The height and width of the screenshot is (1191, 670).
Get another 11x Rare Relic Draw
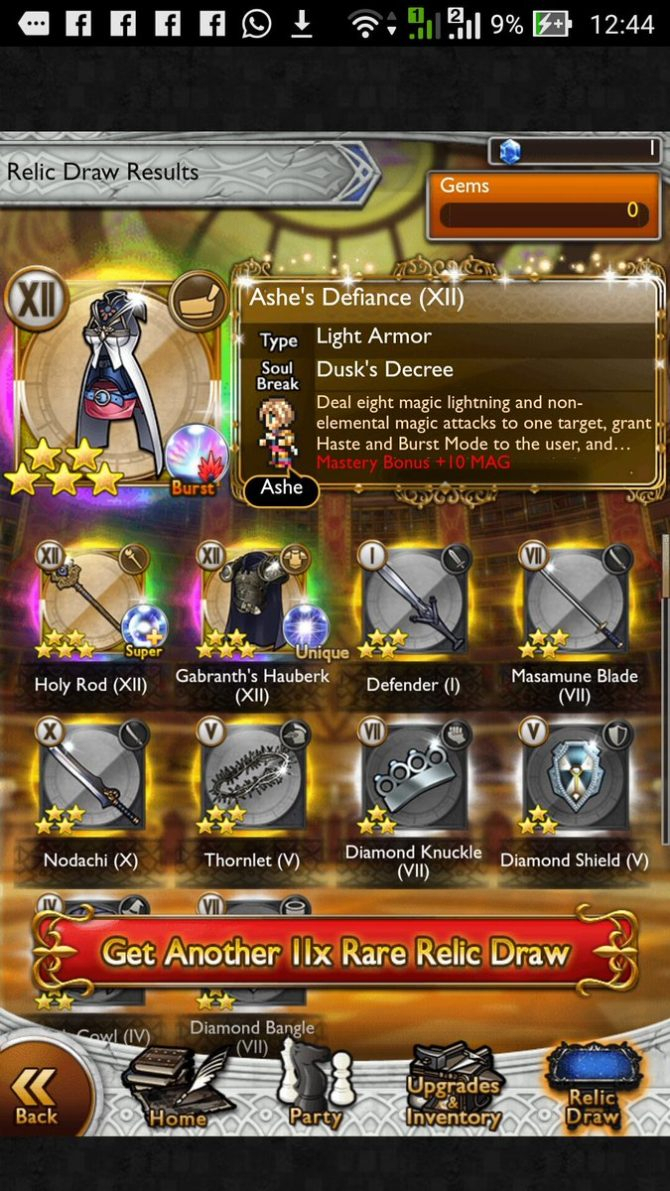tap(335, 953)
